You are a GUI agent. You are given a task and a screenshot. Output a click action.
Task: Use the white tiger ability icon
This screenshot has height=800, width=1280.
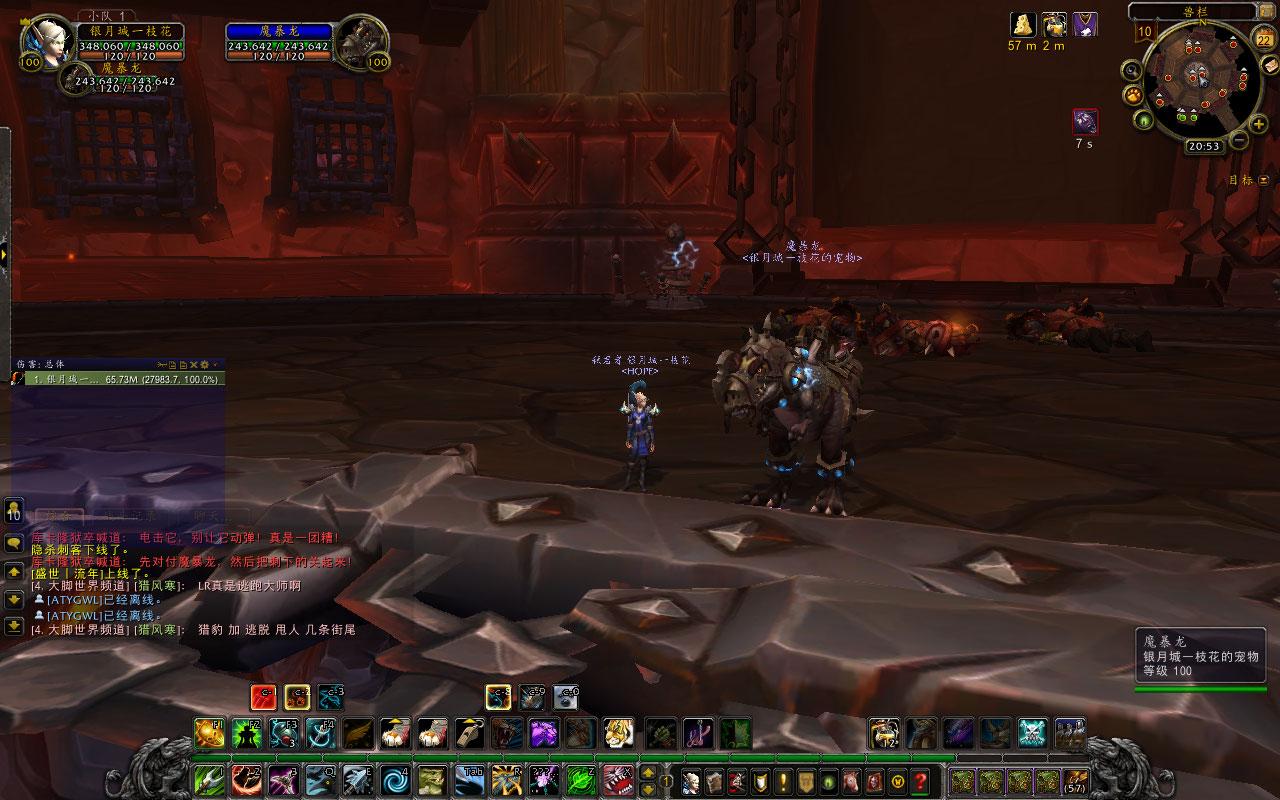pos(619,733)
